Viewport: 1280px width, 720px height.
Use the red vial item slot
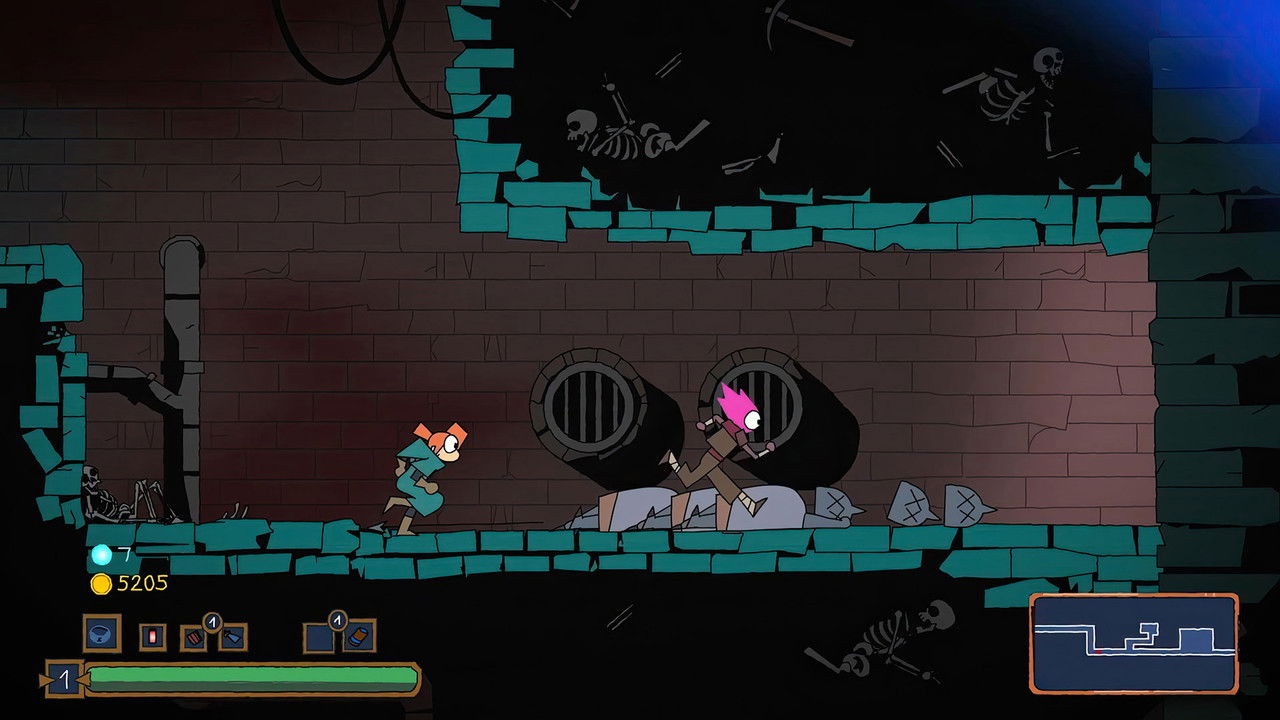click(x=153, y=636)
